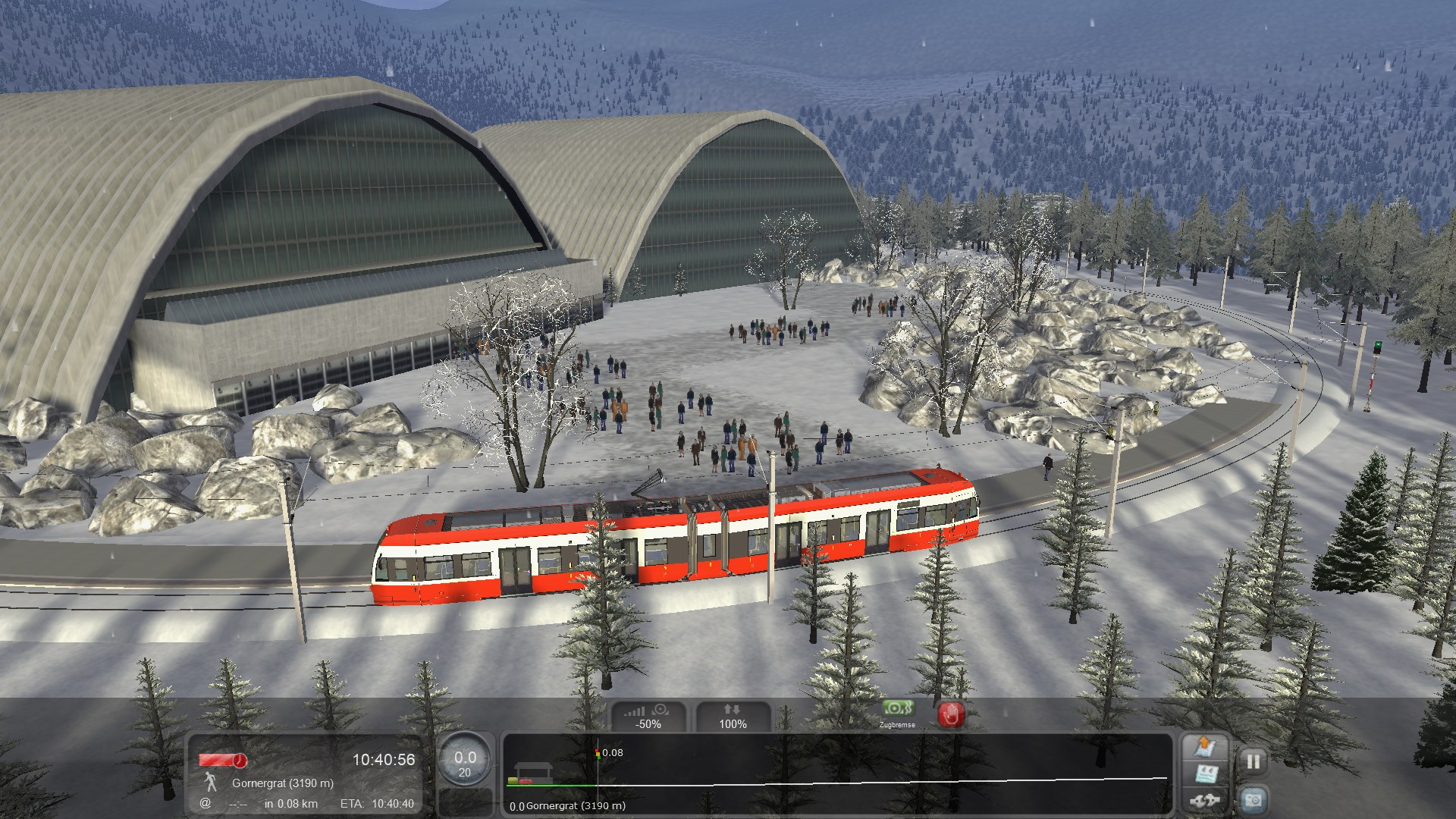Open the task list panel
The height and width of the screenshot is (819, 1456).
pyautogui.click(x=1205, y=774)
